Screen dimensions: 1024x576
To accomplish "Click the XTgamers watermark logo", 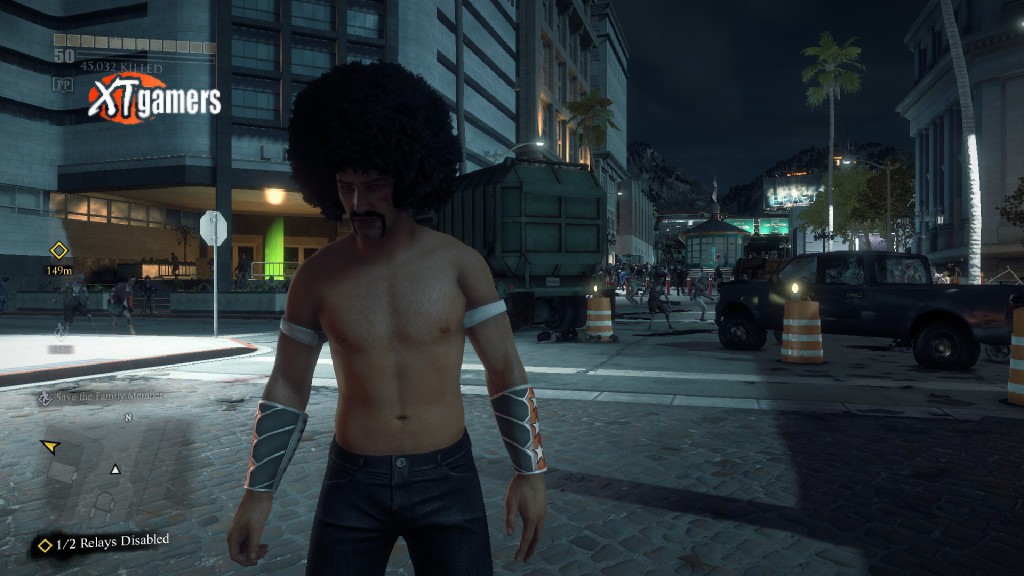I will [x=154, y=98].
